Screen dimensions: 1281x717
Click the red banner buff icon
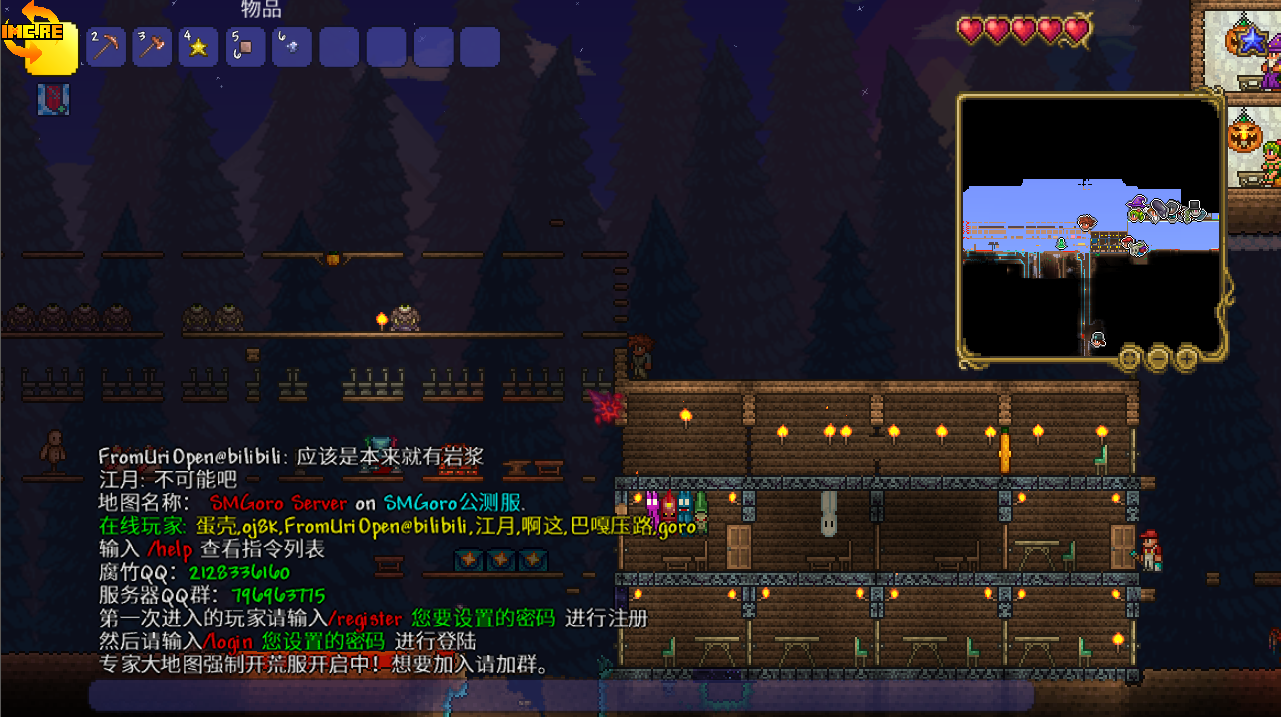point(53,99)
